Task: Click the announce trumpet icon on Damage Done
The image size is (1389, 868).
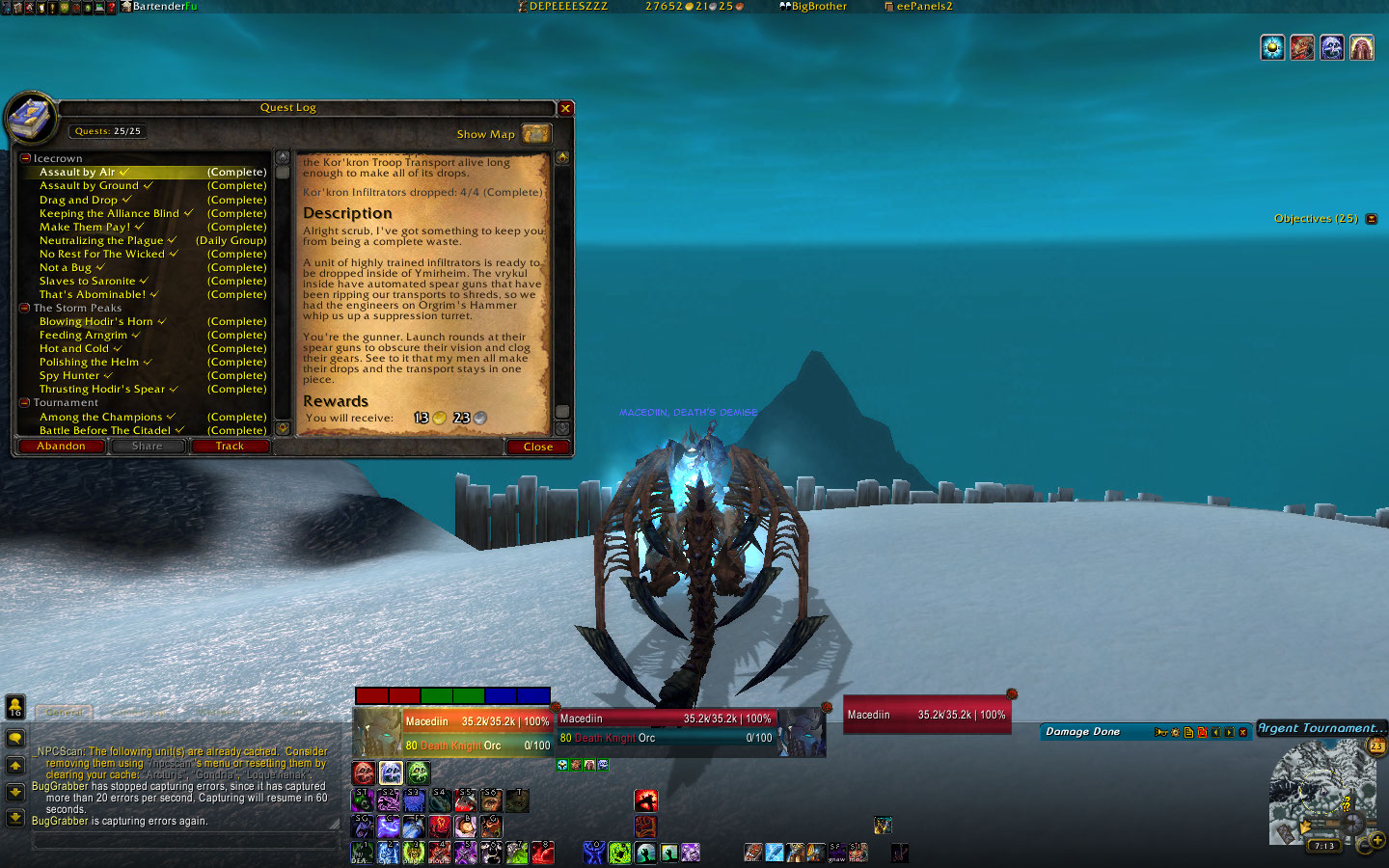Action: tap(1160, 732)
